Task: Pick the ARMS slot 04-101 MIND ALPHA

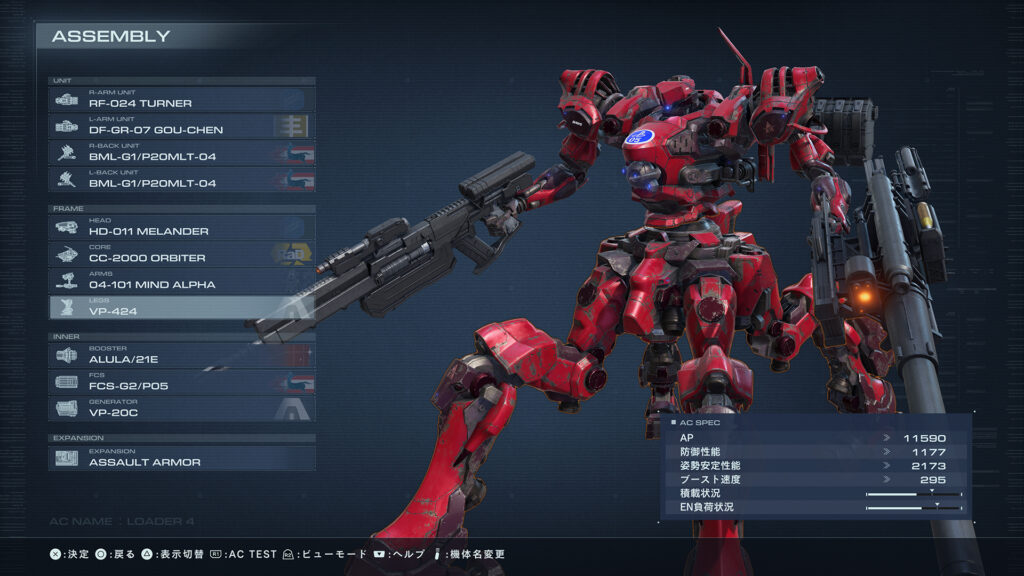Action: (x=182, y=281)
